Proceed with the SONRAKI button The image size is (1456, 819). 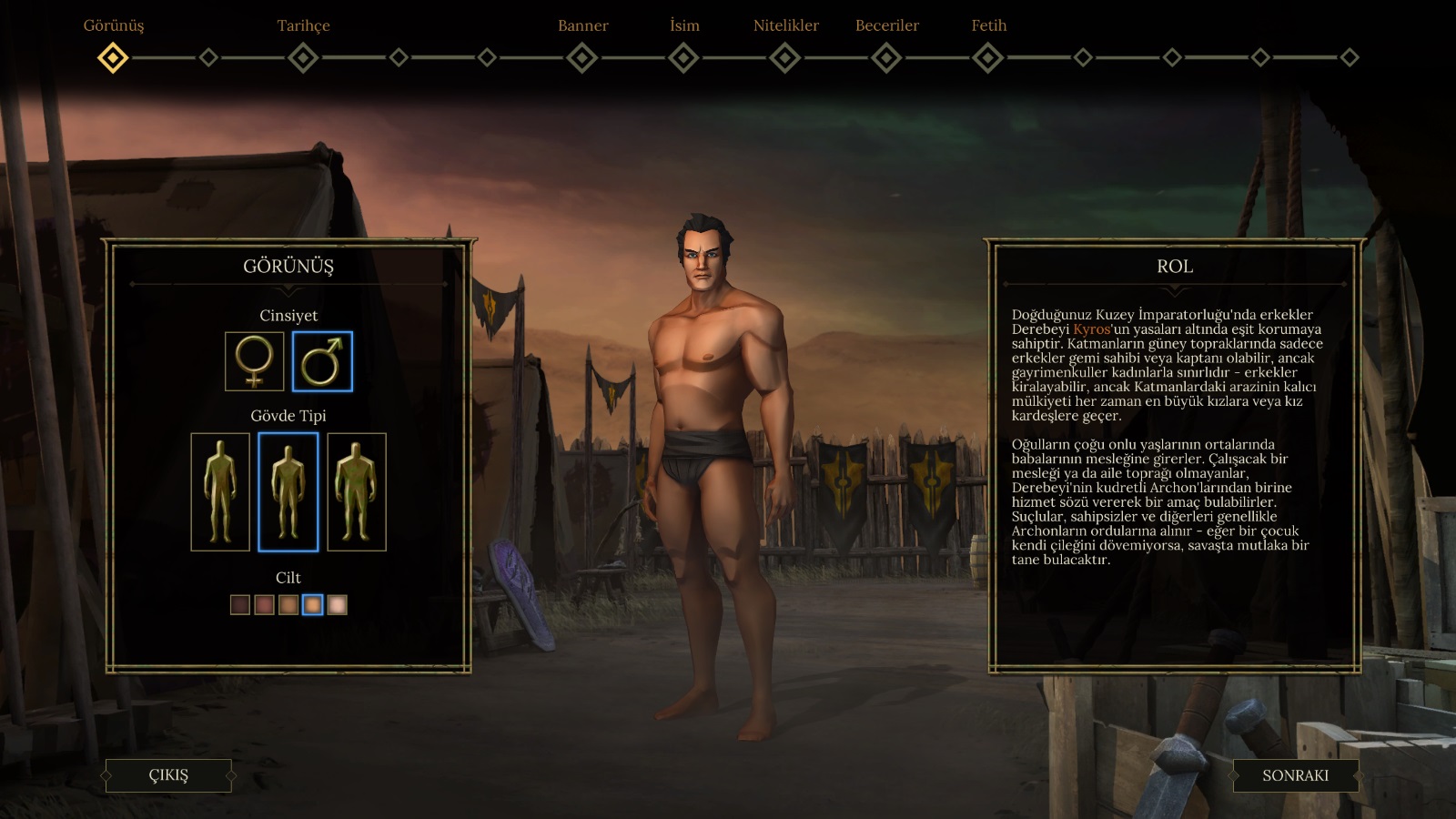click(x=1295, y=775)
